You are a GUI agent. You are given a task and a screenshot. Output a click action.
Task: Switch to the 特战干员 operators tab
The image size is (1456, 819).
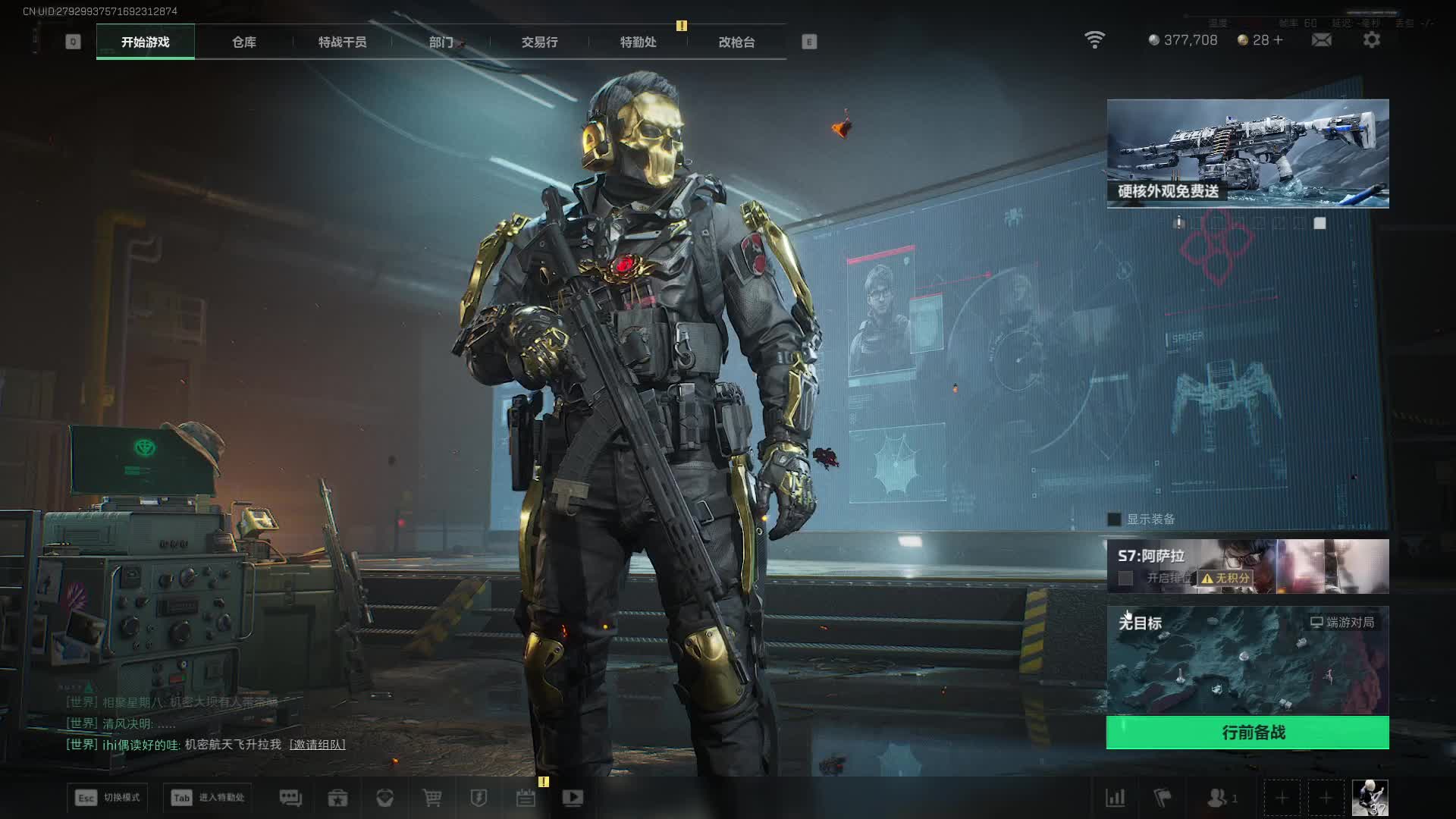pos(342,42)
